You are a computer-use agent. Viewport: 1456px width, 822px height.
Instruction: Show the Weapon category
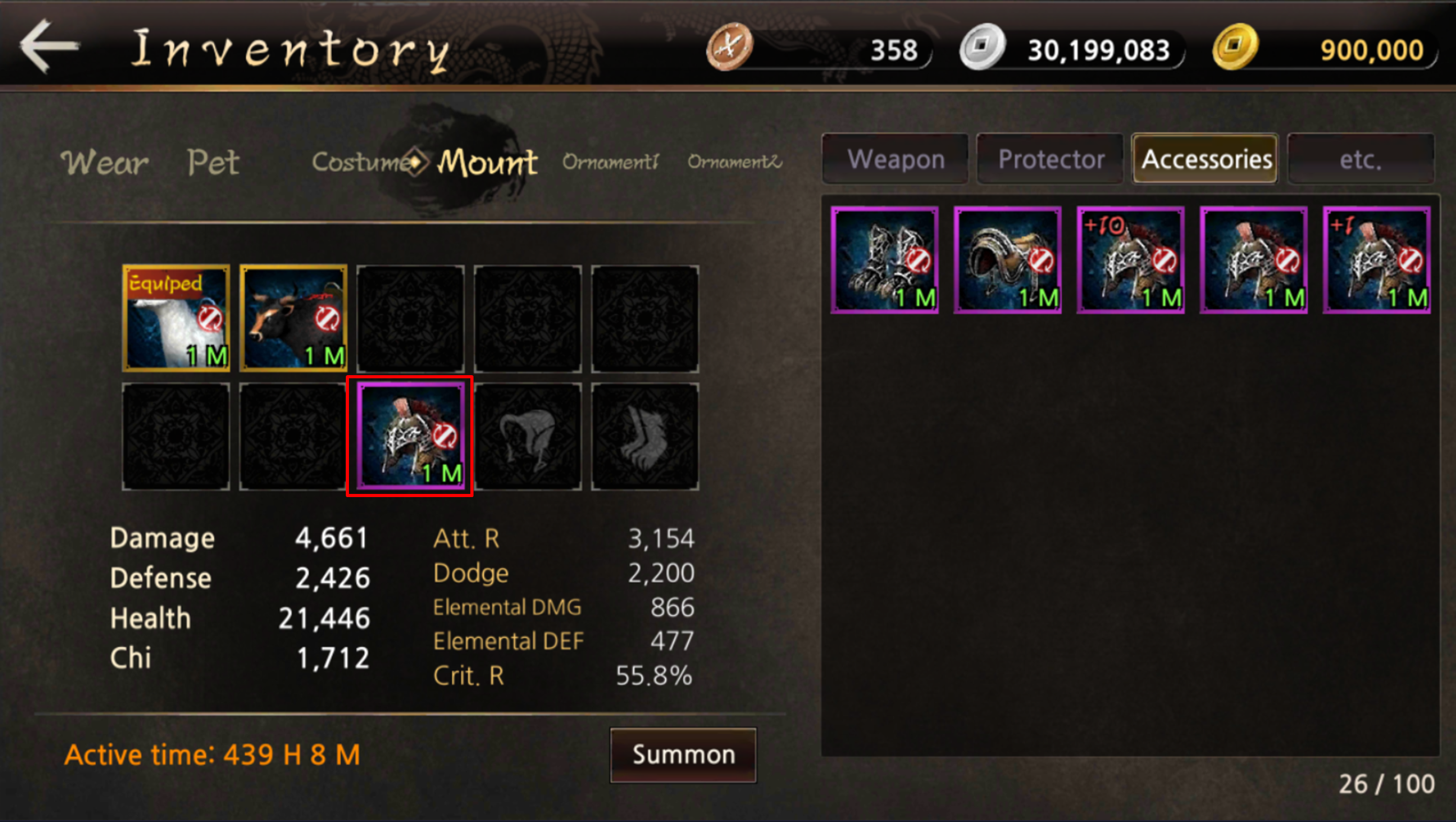[x=896, y=160]
